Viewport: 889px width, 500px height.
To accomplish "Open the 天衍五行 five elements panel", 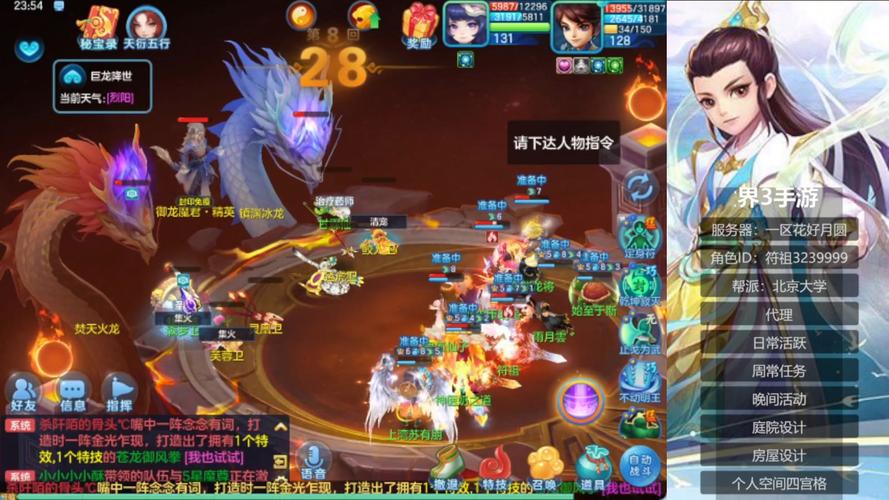I will (145, 24).
